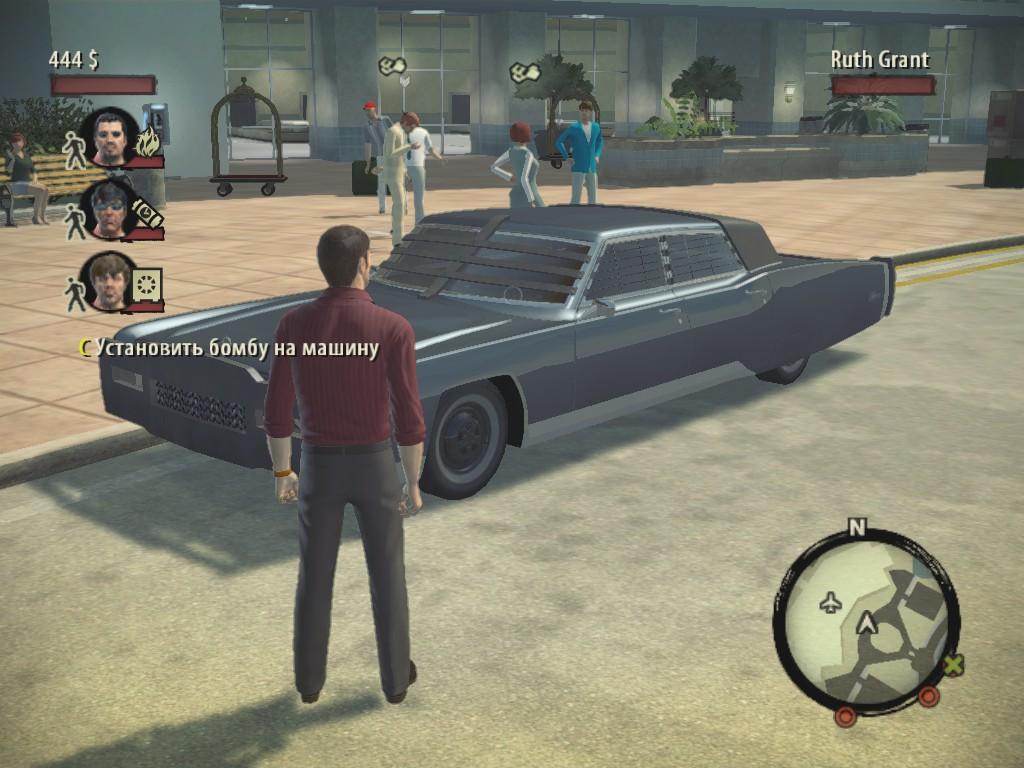Activate the arsonist flame specialty icon
Viewport: 1024px width, 768px height.
coord(148,143)
